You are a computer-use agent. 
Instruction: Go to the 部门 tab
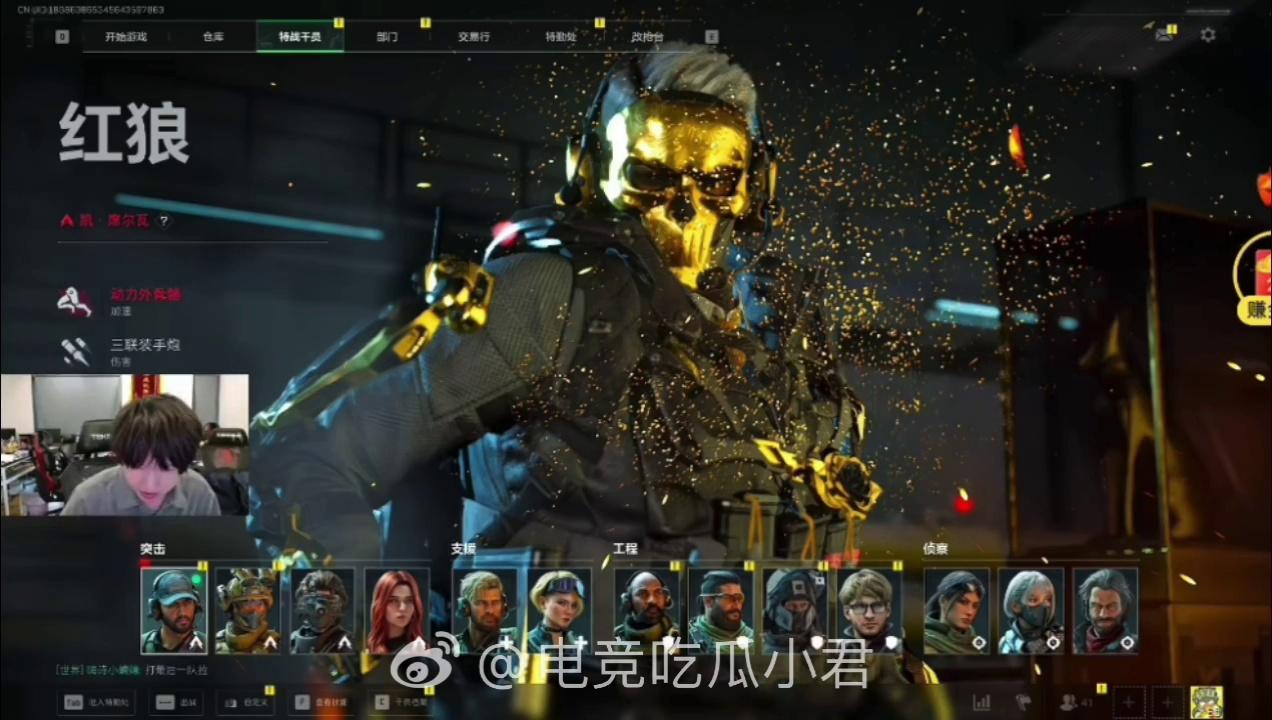click(x=387, y=37)
